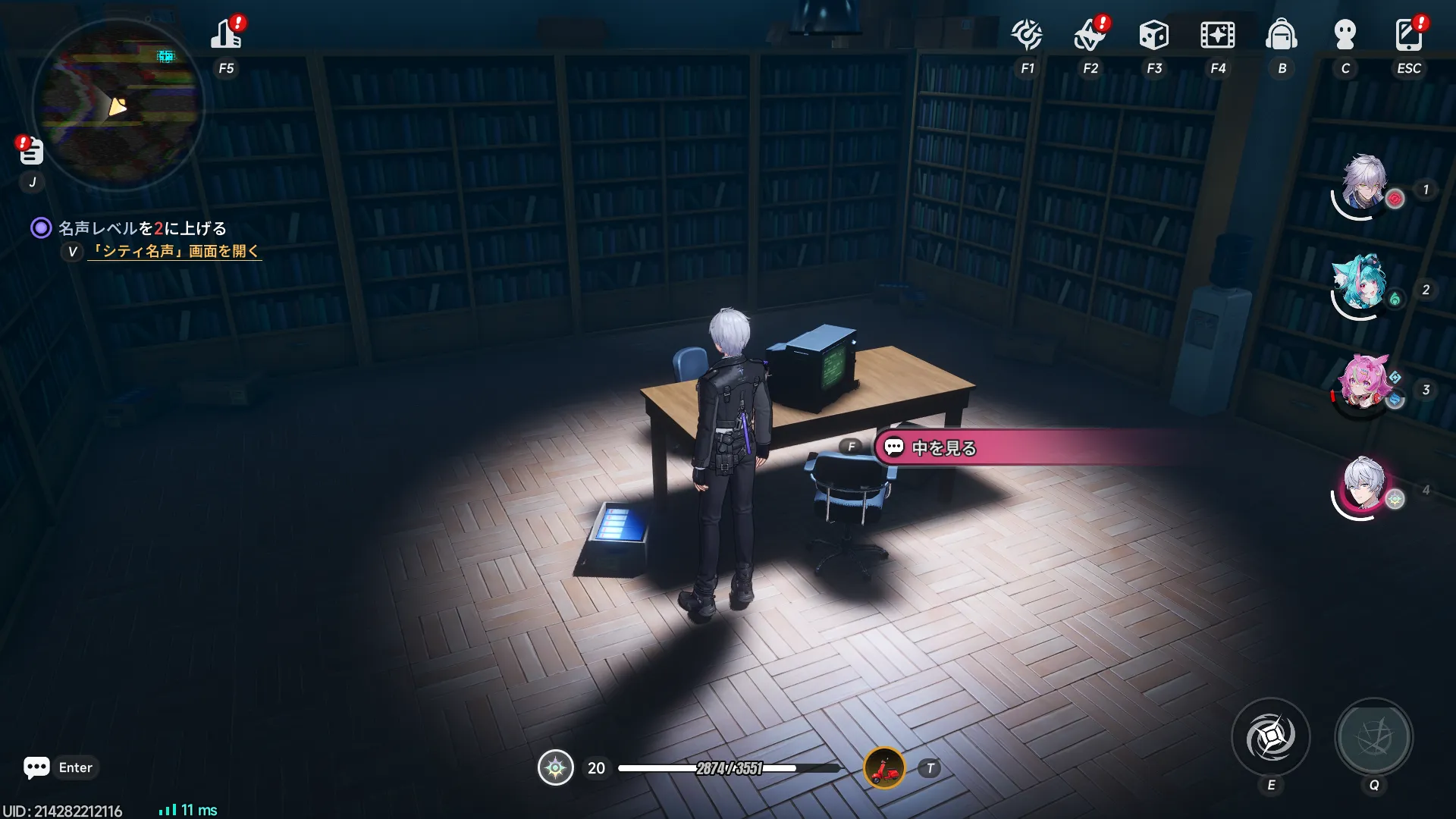Switch to the pink-haired party member
This screenshot has width=1456, height=819.
tap(1364, 385)
